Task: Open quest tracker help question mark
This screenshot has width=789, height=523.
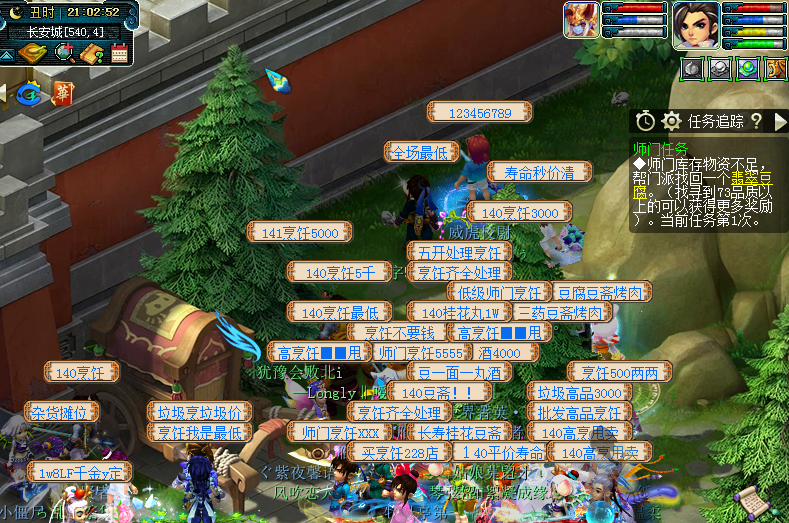Action: point(756,121)
